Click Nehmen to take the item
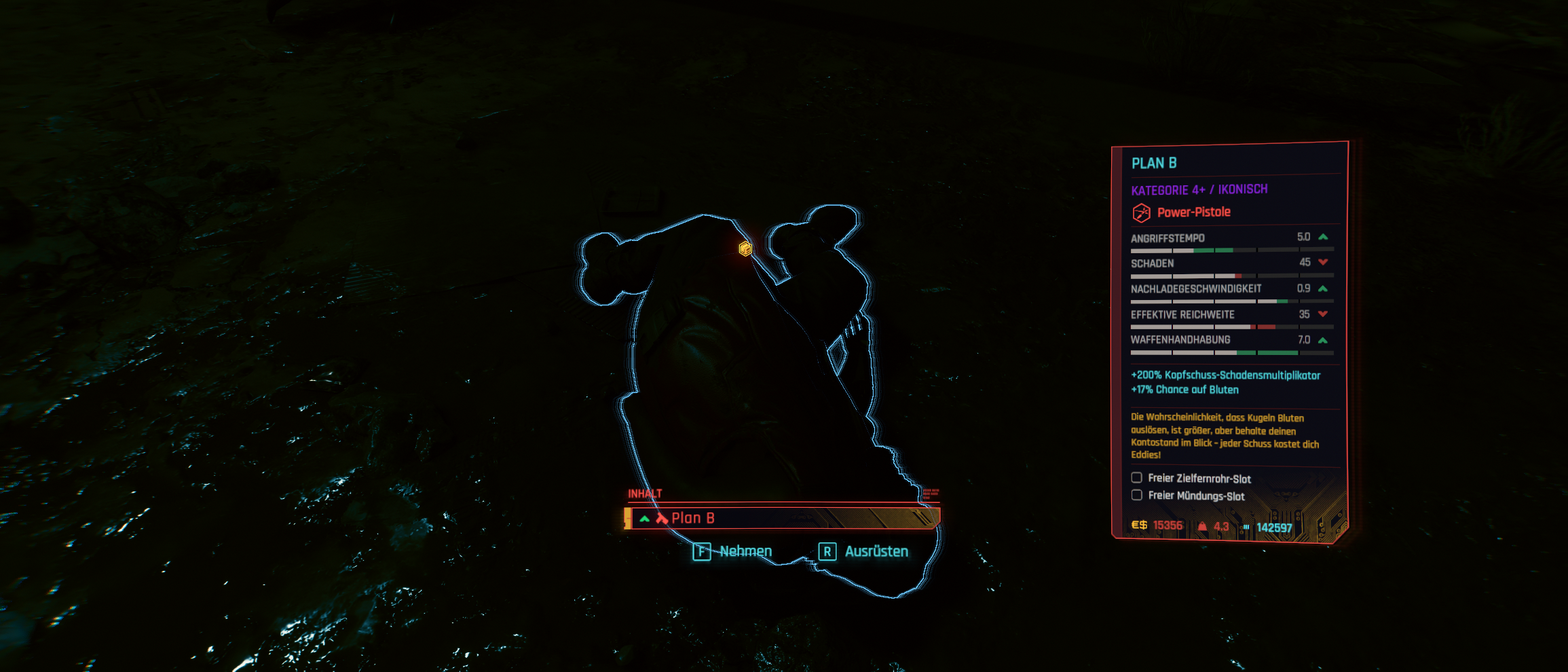 (747, 551)
